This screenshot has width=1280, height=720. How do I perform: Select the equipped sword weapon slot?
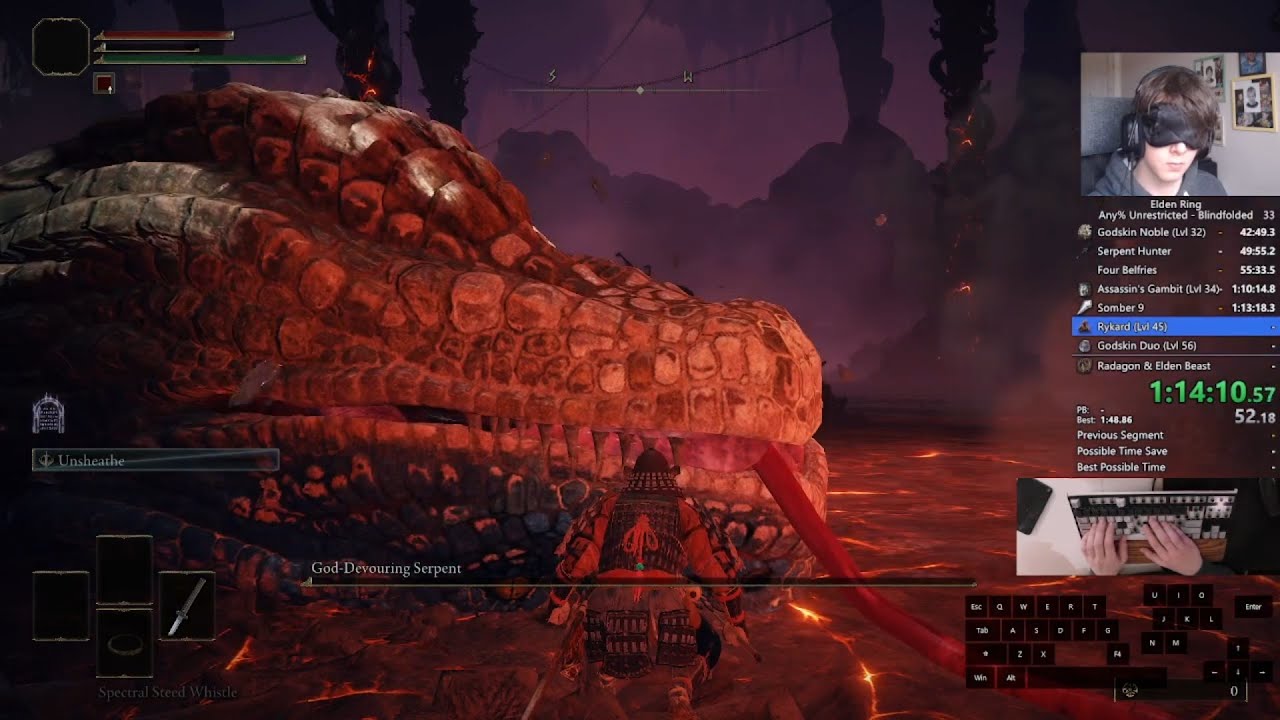pyautogui.click(x=186, y=607)
